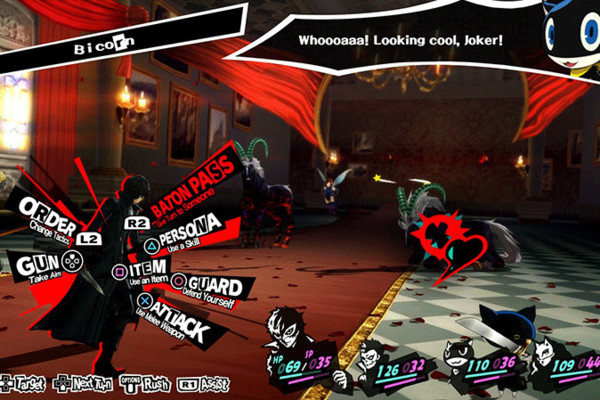
Task: Open the Item menu
Action: (x=152, y=267)
